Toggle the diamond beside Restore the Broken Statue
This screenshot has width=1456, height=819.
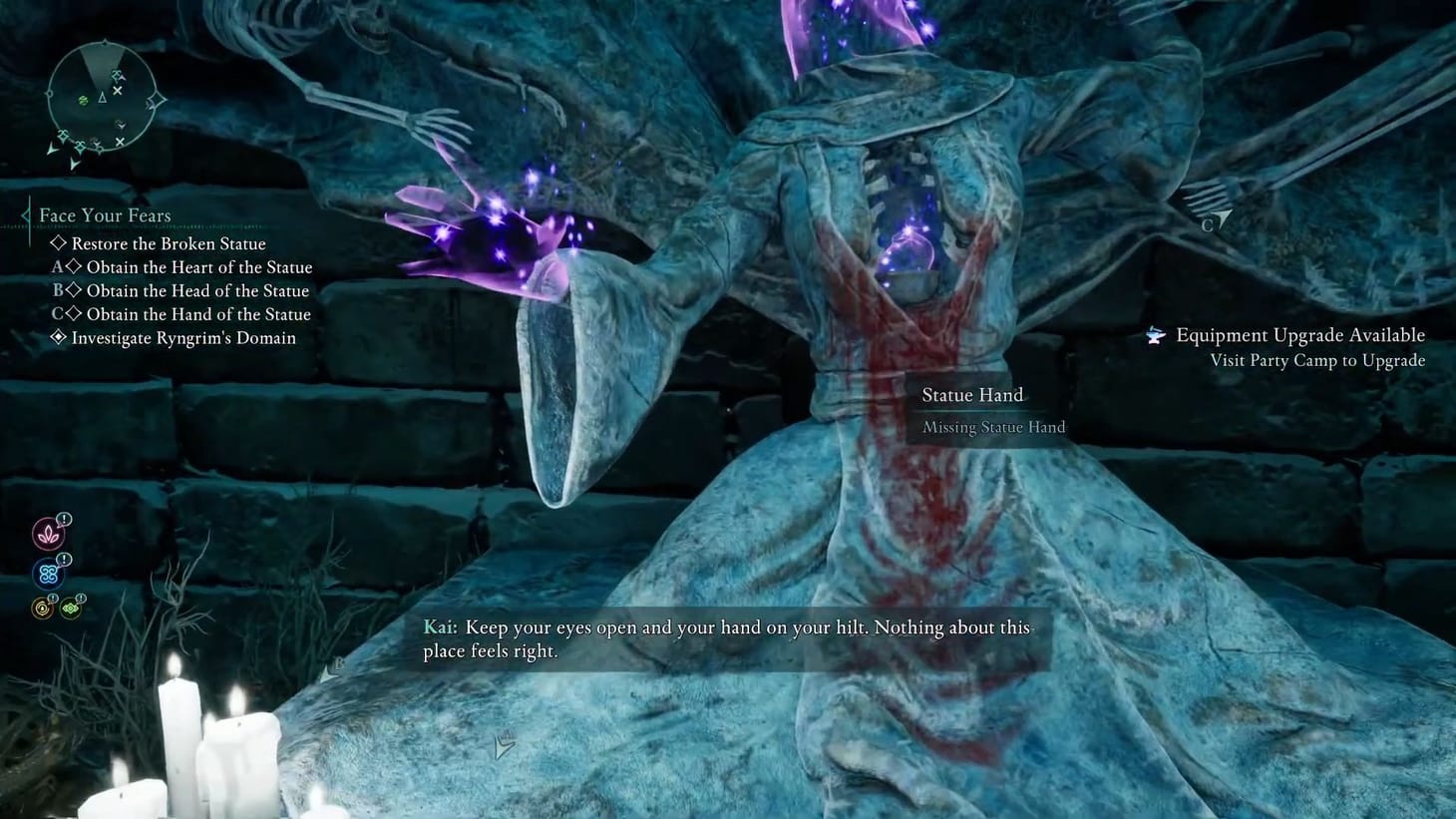pyautogui.click(x=58, y=243)
